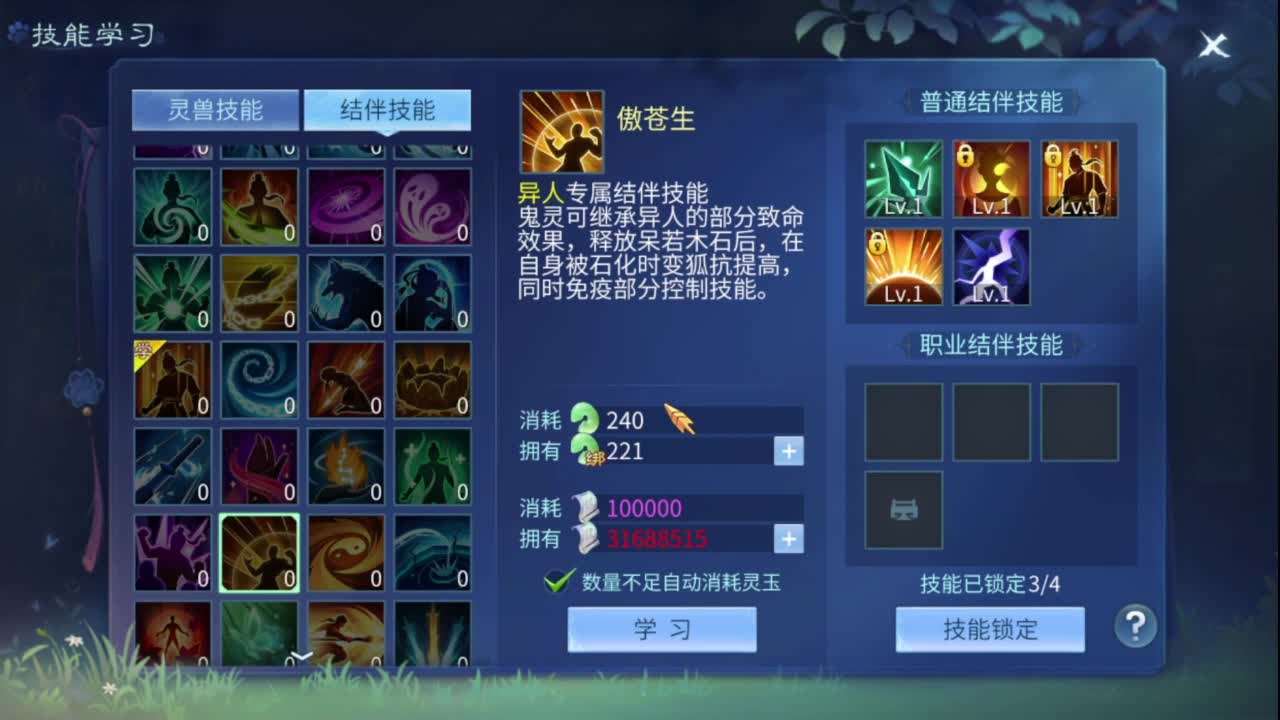Switch to the 结伴技能 tab
The image size is (1280, 720).
pos(384,110)
